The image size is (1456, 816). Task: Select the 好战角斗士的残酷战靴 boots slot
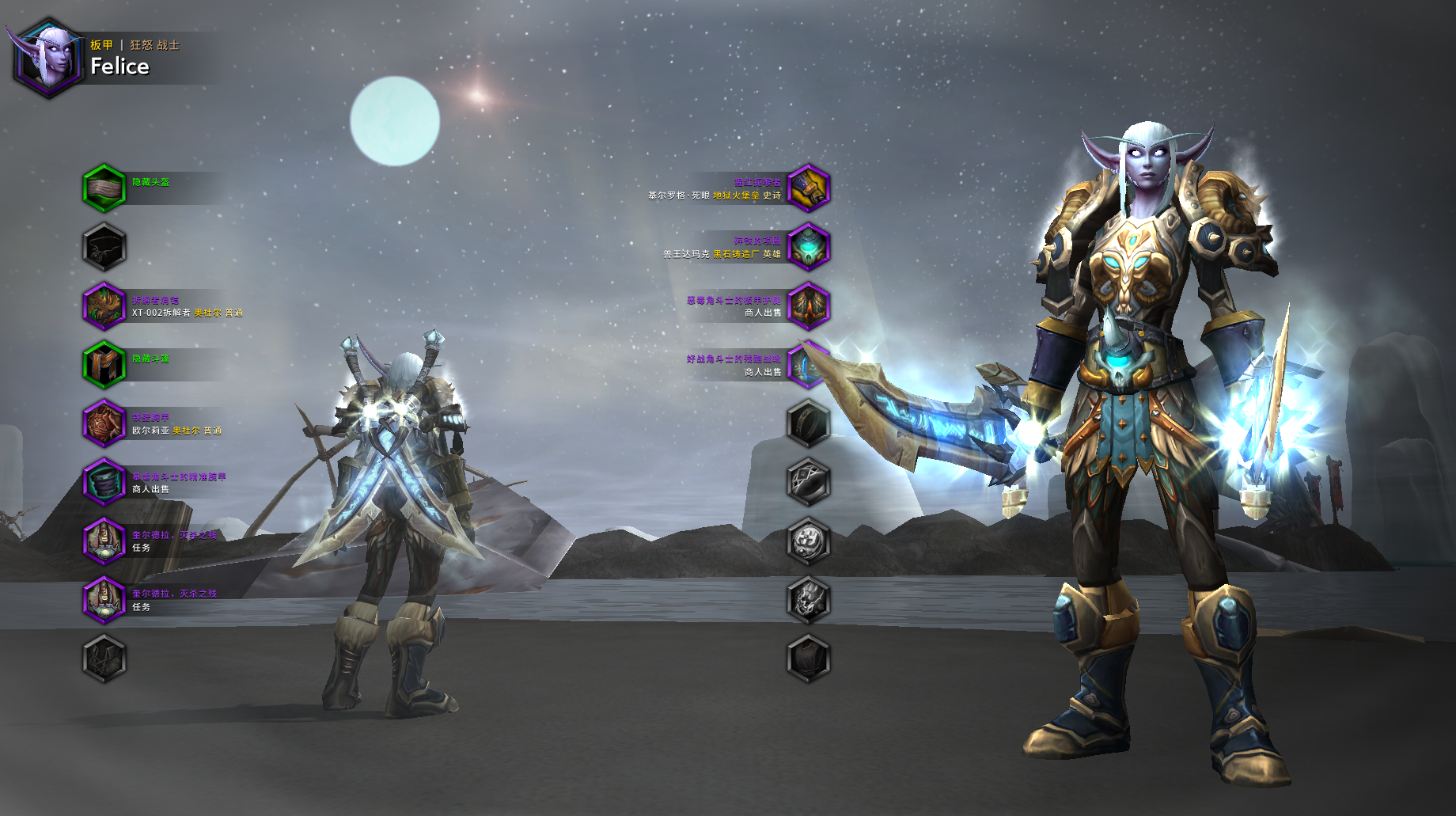coord(806,365)
